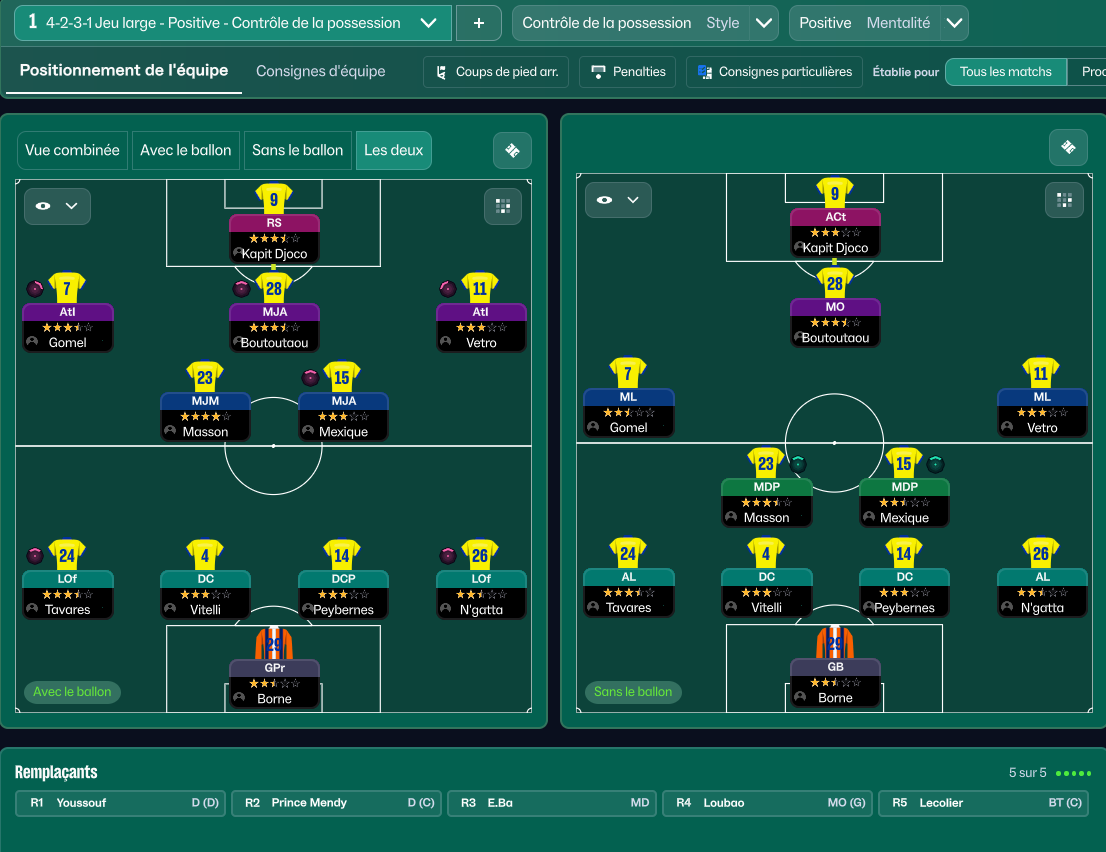This screenshot has width=1106, height=852.
Task: Select substitute Lecolier row
Action: [x=985, y=803]
